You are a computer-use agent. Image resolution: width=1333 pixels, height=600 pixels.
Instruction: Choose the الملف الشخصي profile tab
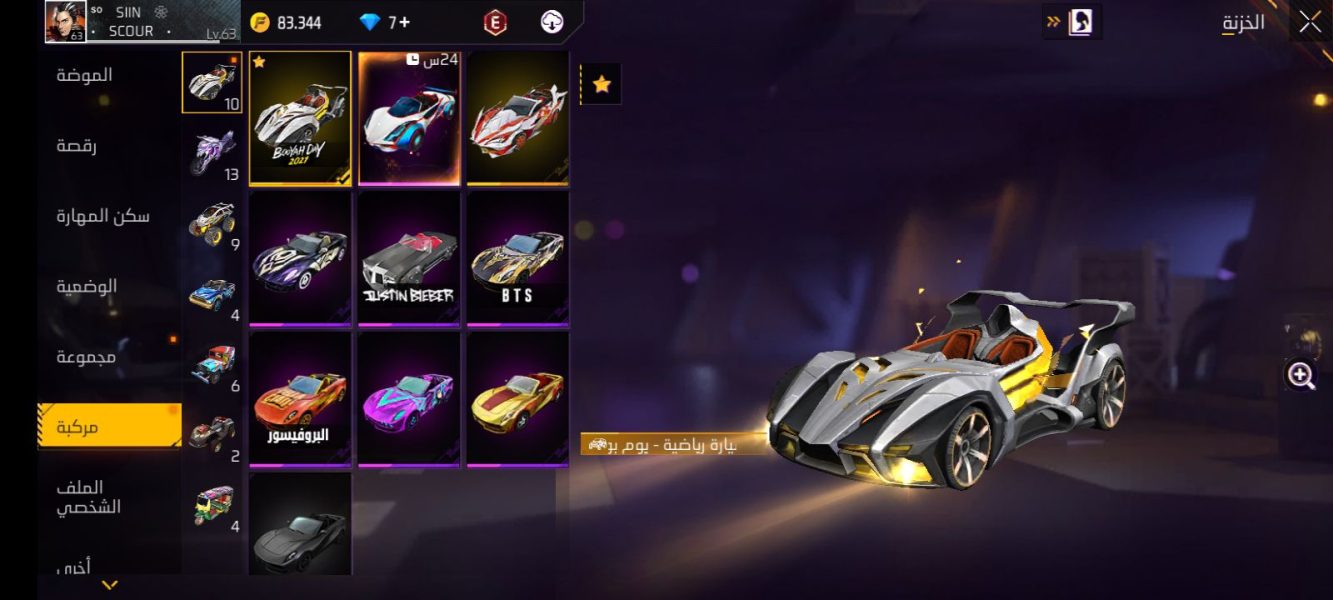(x=88, y=497)
